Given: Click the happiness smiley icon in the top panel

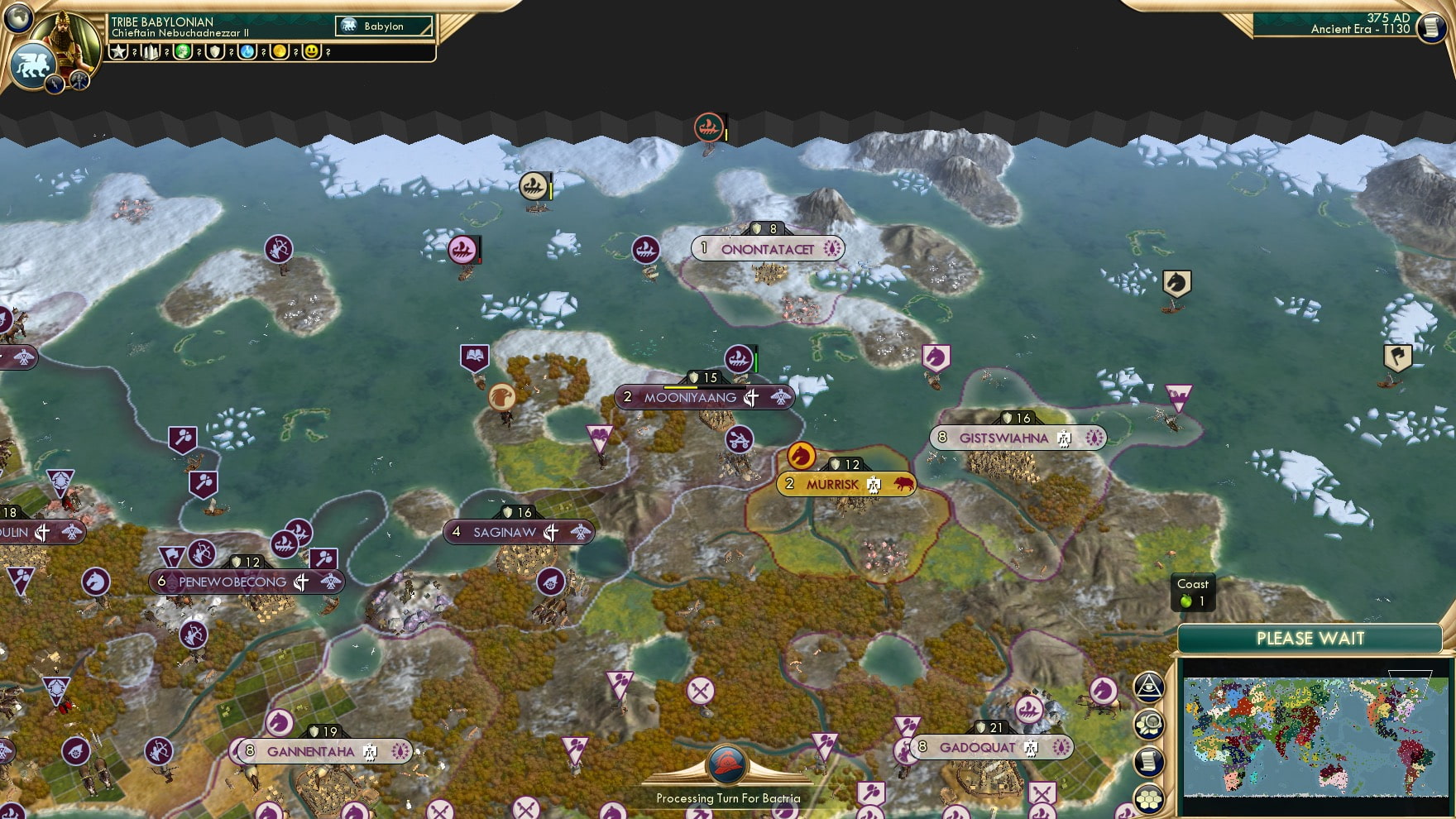Looking at the screenshot, I should (x=312, y=51).
